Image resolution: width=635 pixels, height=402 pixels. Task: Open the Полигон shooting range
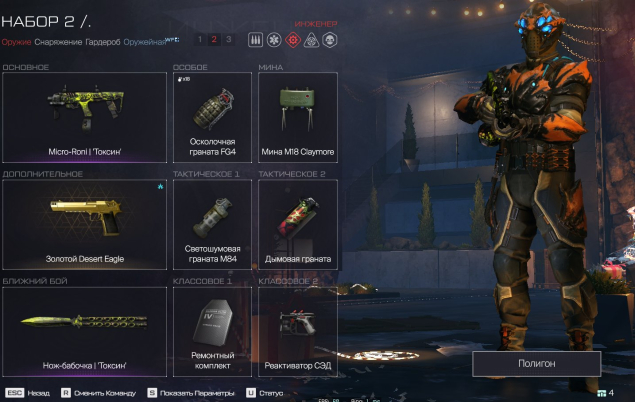[x=536, y=363]
